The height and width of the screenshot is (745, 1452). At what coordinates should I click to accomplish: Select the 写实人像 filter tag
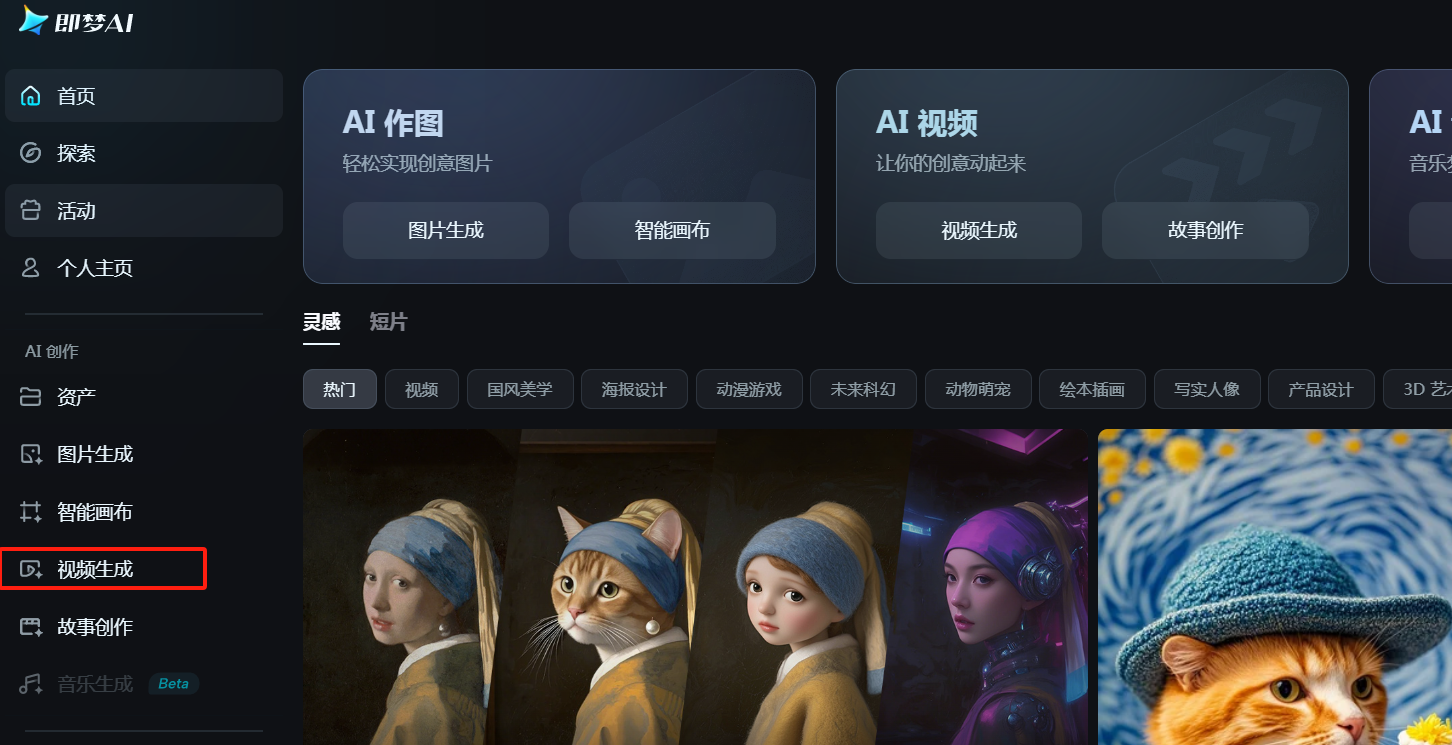click(1207, 389)
